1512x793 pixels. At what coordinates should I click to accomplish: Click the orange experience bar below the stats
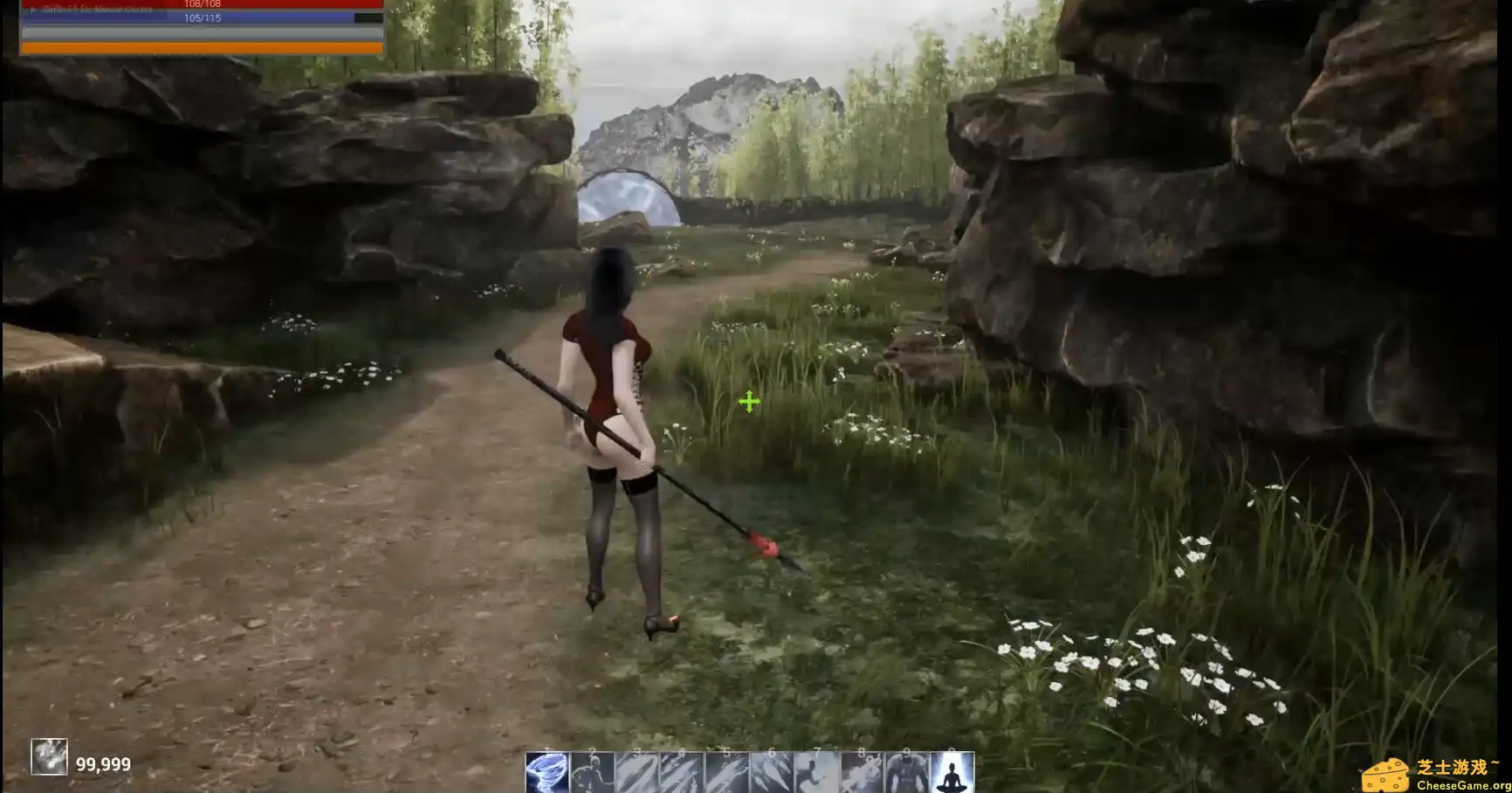click(x=201, y=48)
